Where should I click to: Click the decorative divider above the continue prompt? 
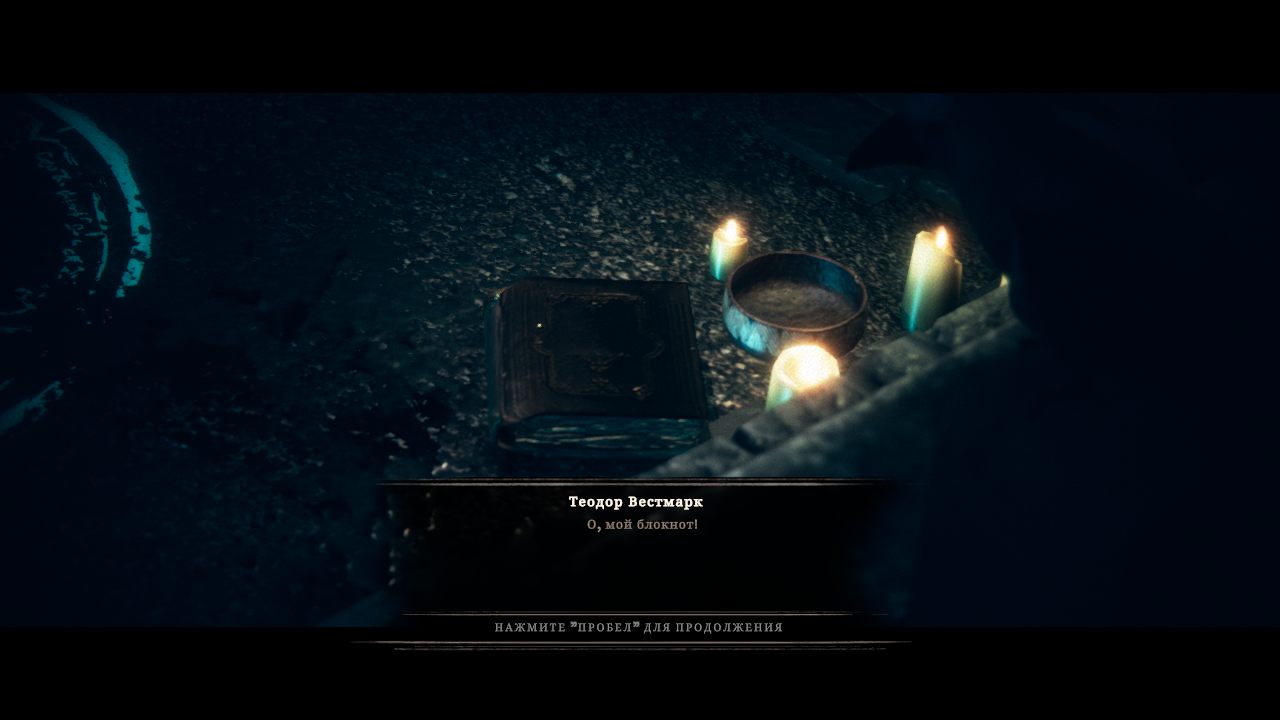640,612
